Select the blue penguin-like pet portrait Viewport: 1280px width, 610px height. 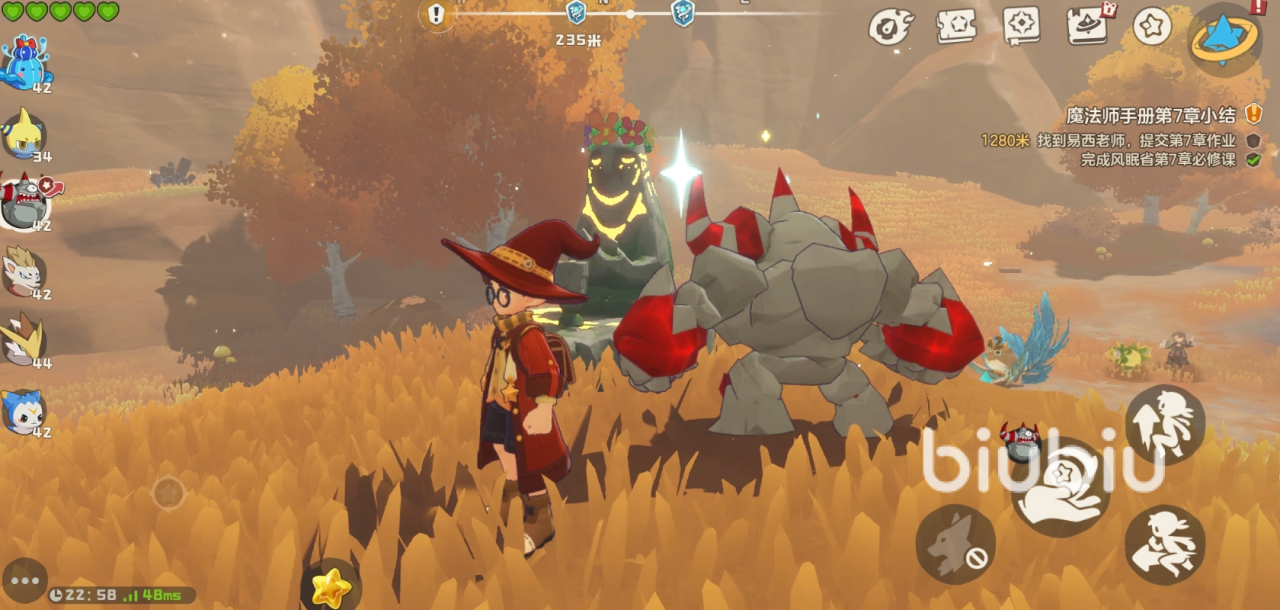[24, 410]
